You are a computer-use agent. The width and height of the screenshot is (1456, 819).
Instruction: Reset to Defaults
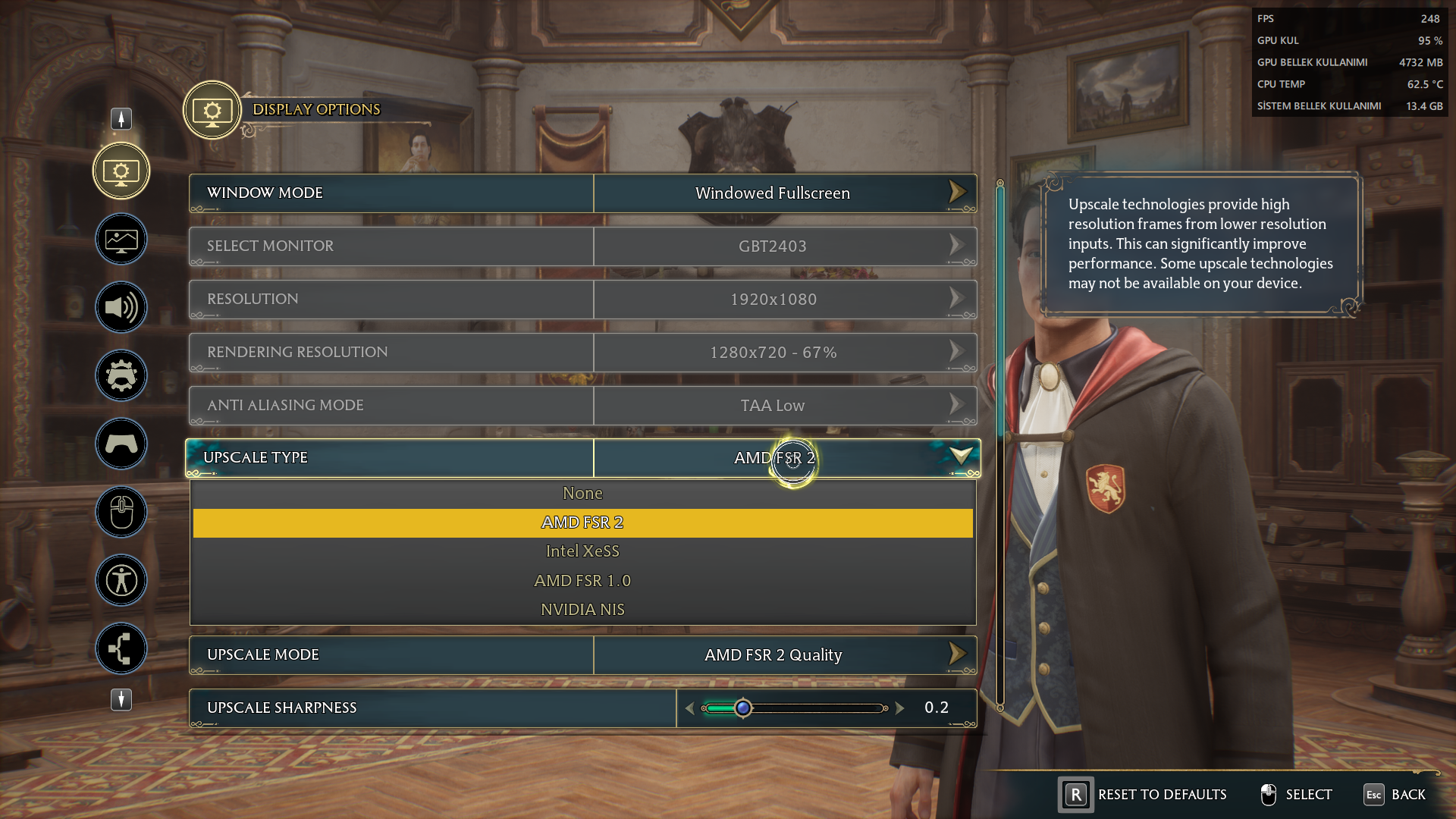pos(1144,795)
